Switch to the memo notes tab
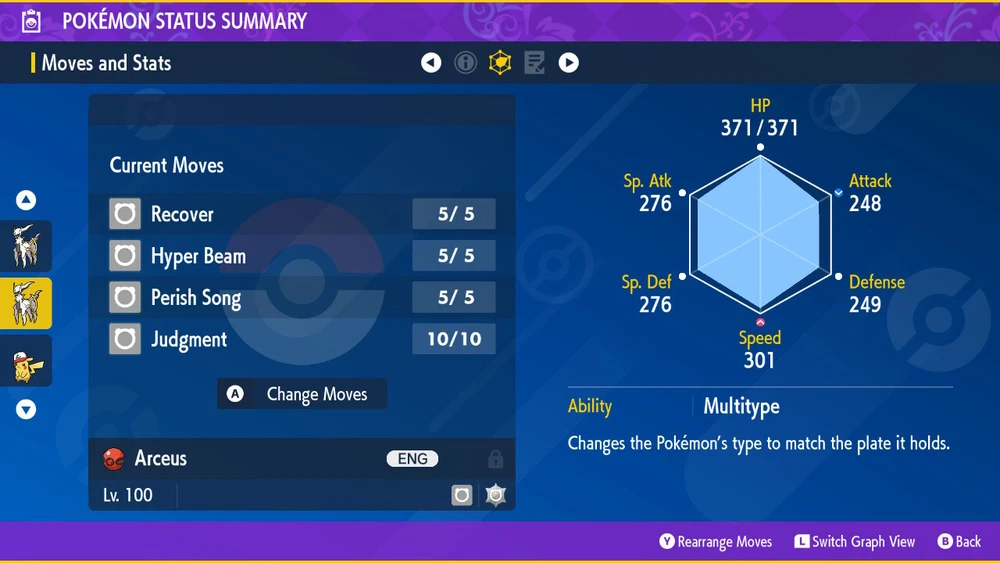The width and height of the screenshot is (1000, 563). point(534,63)
